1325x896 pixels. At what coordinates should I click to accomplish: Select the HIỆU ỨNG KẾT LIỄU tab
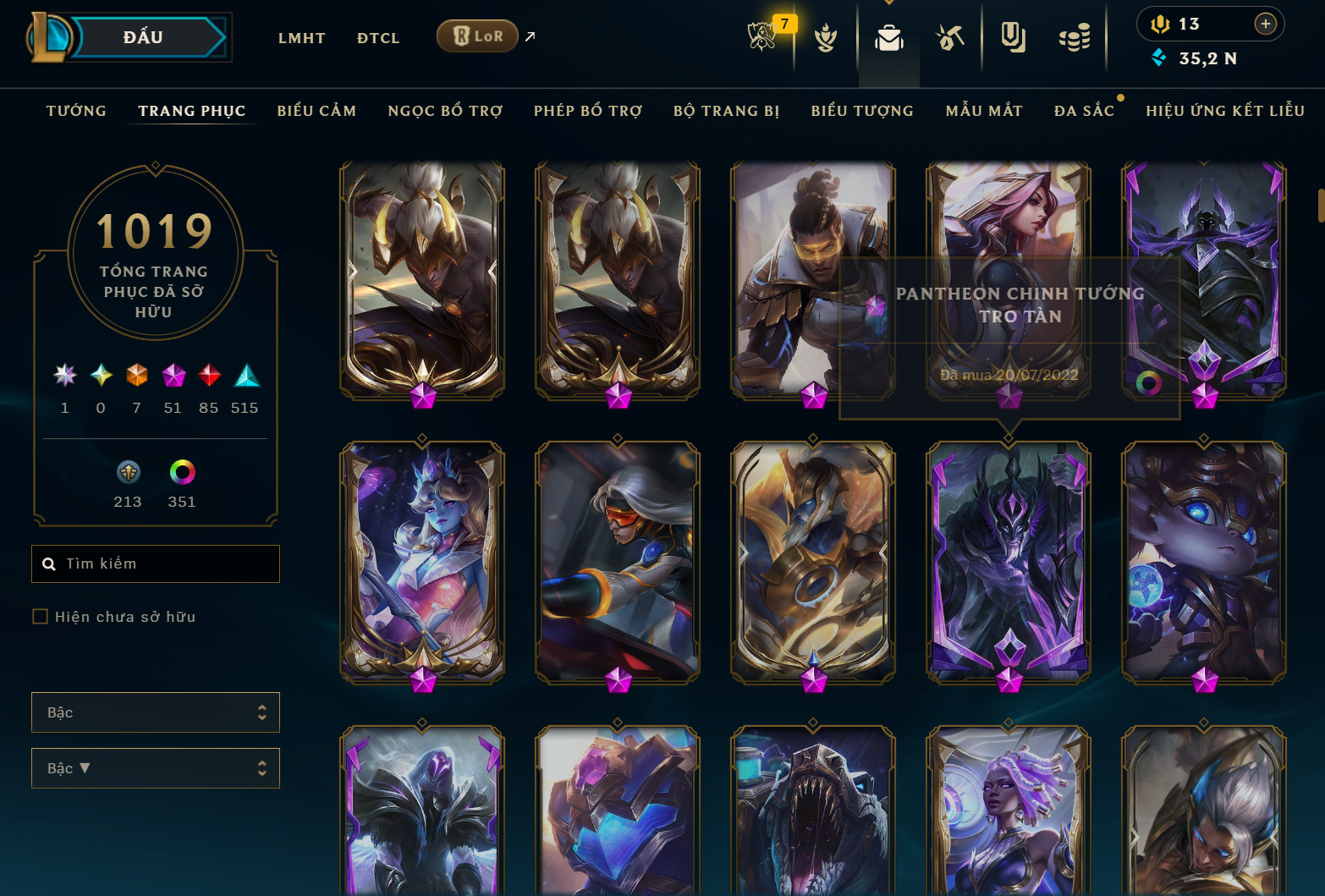click(x=1225, y=111)
